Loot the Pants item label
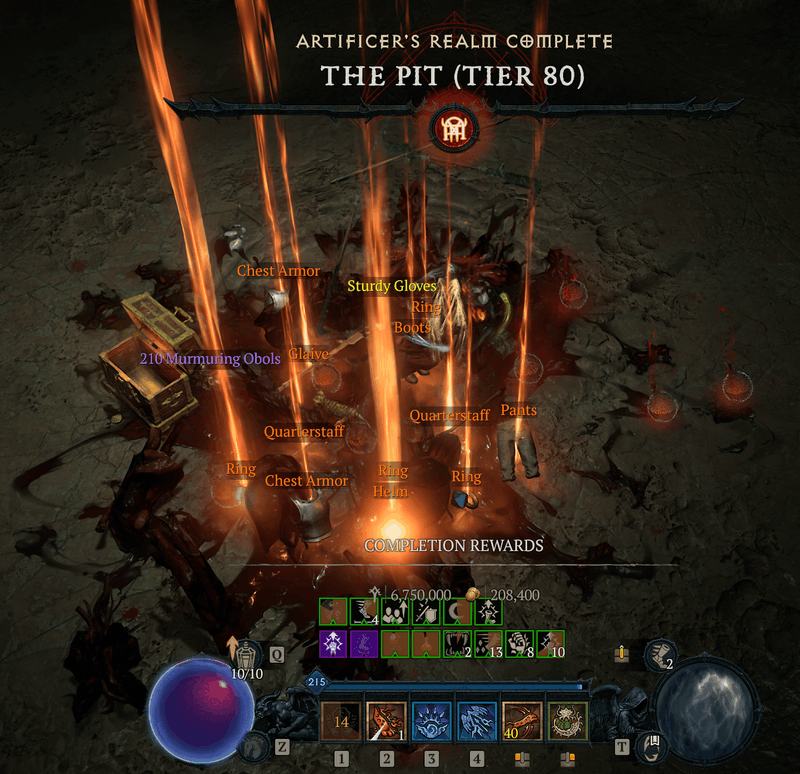The height and width of the screenshot is (774, 800). [x=518, y=410]
